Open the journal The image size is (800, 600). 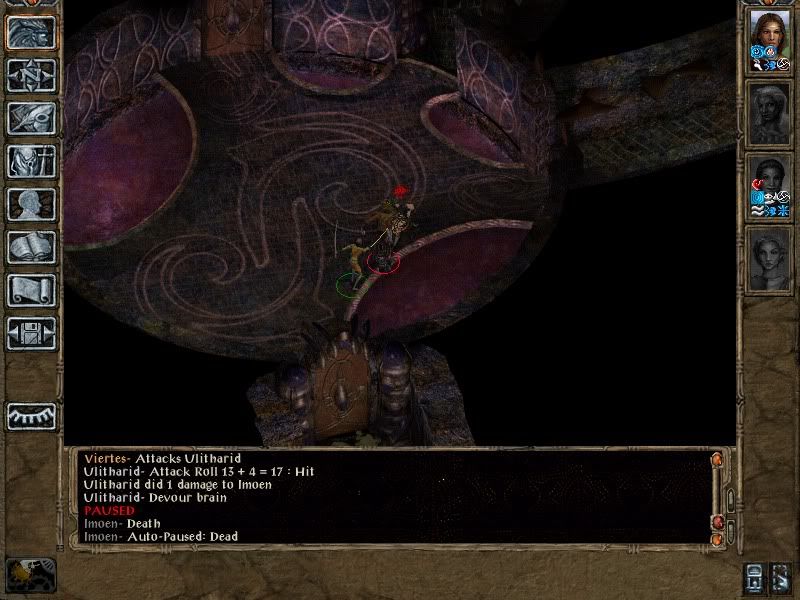pyautogui.click(x=31, y=118)
